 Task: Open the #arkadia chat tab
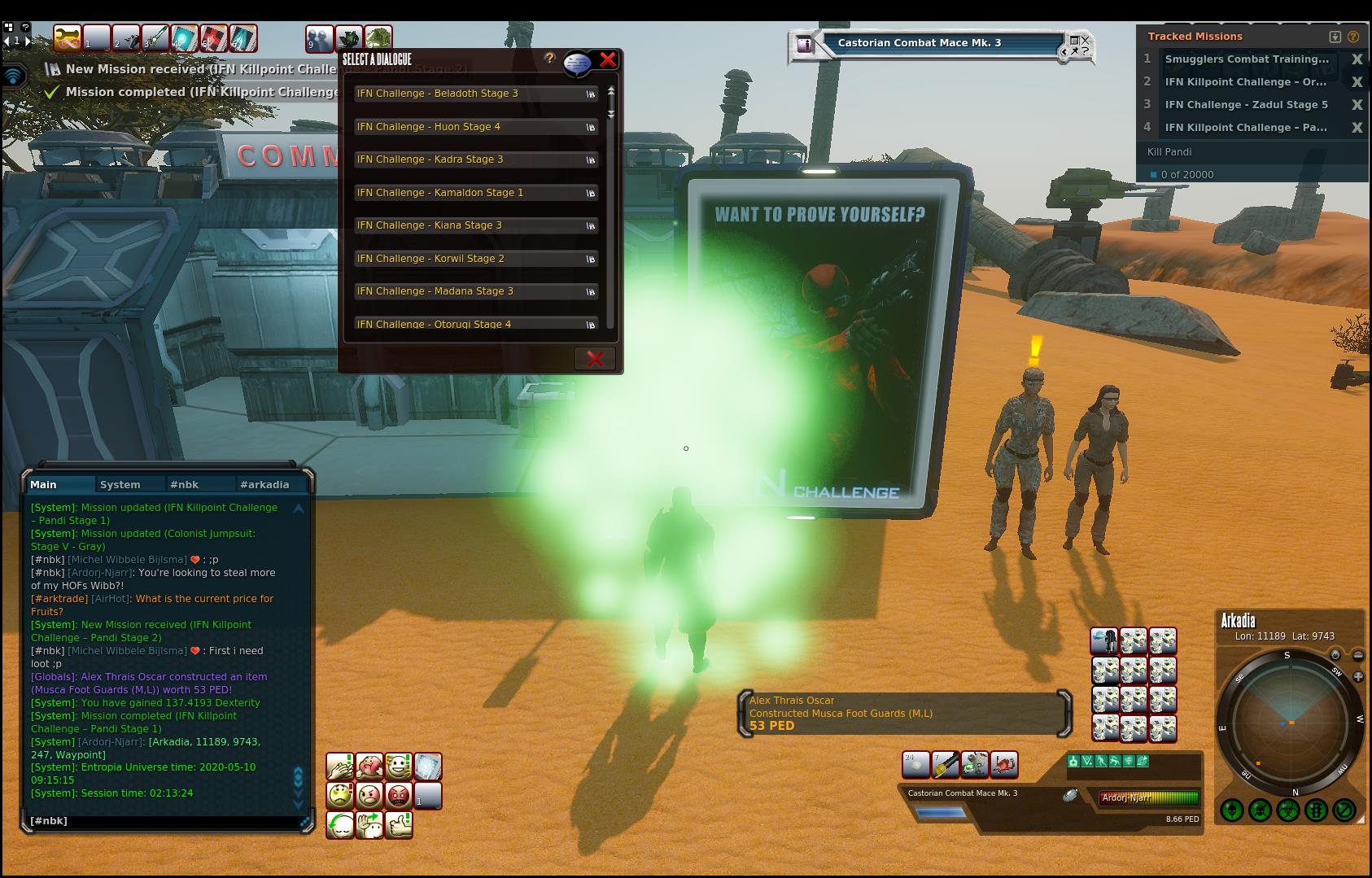click(264, 484)
